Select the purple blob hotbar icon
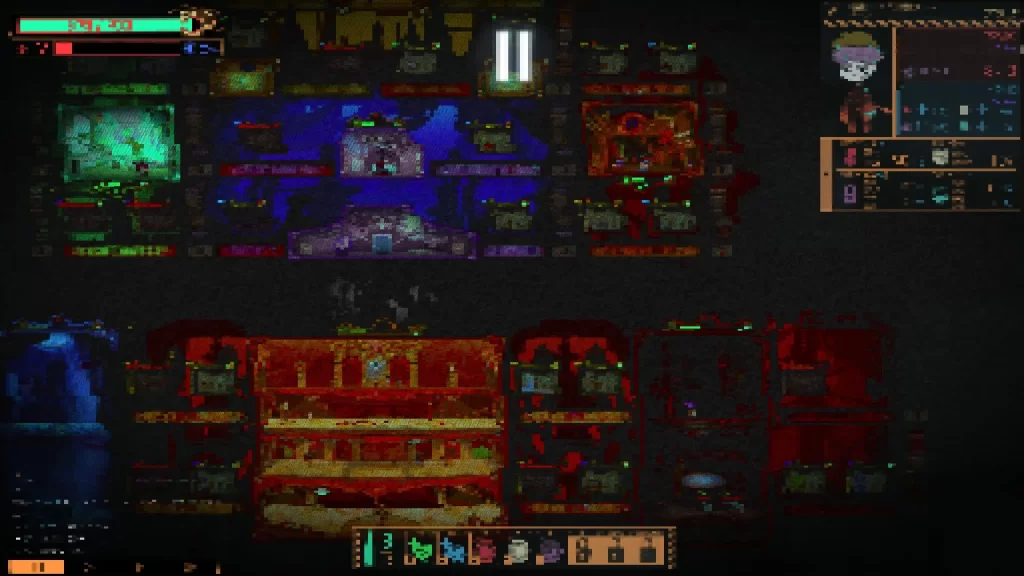 549,549
